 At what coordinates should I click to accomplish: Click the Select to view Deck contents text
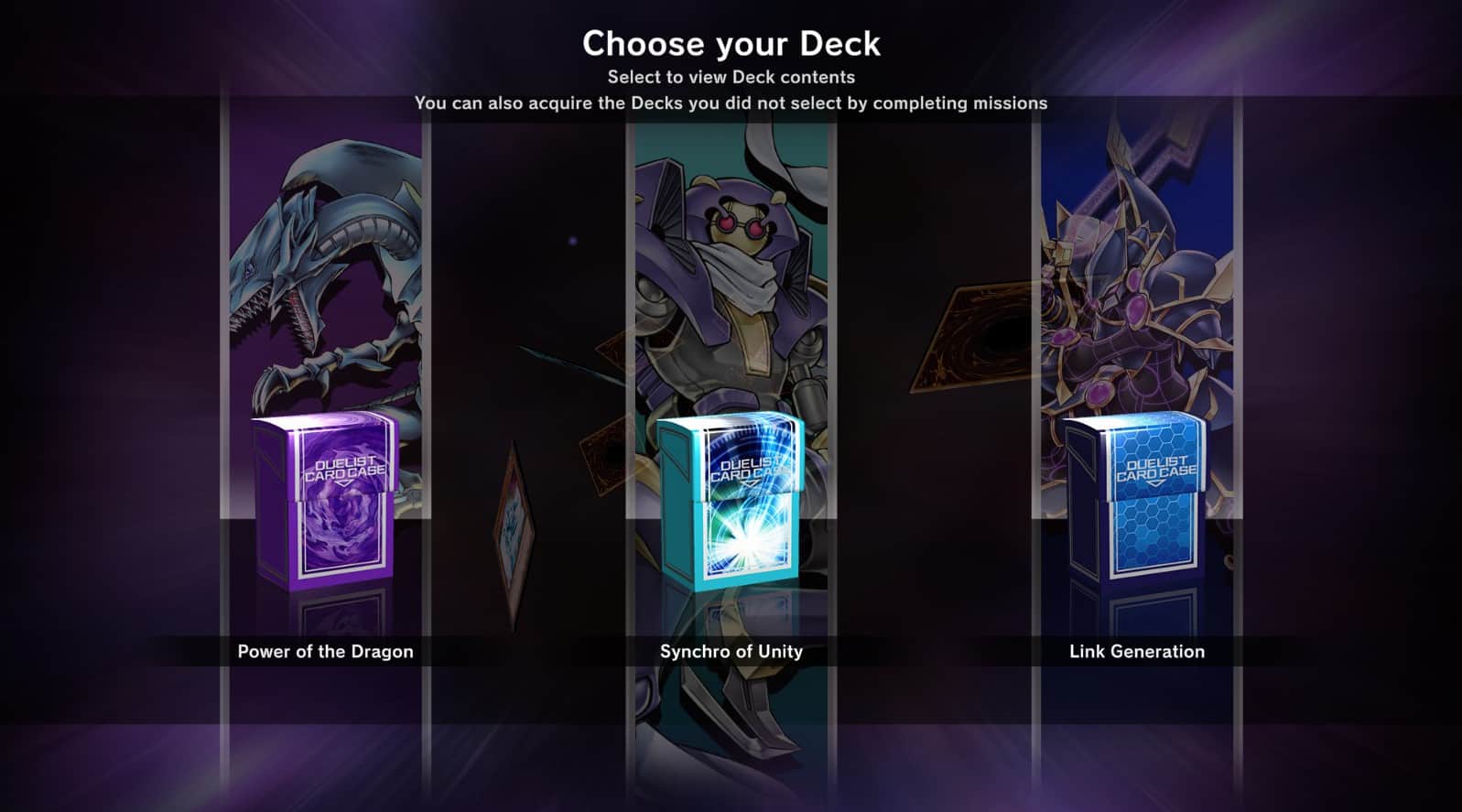(x=731, y=77)
